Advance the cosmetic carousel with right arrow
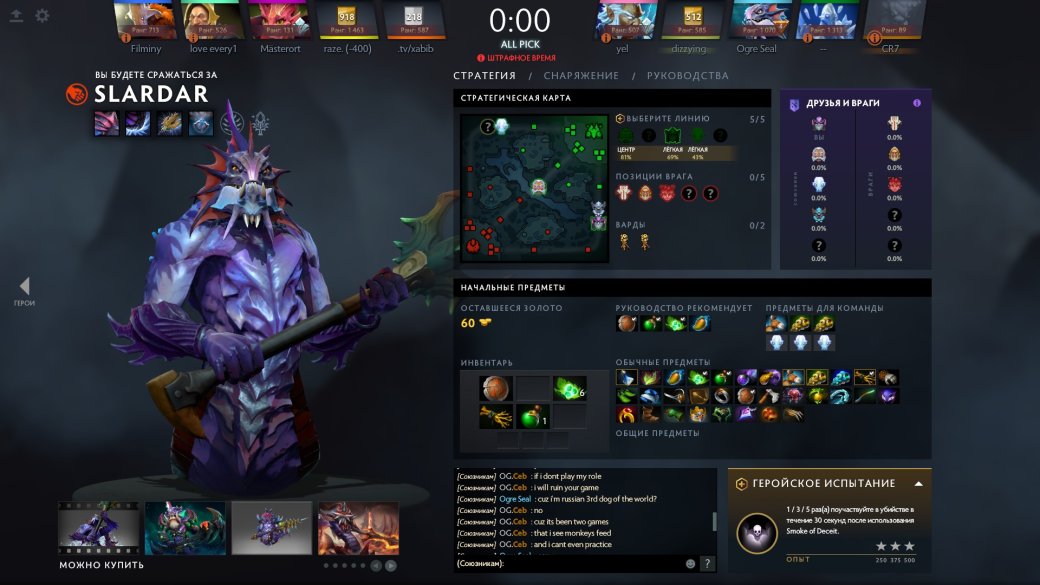This screenshot has width=1040, height=585. tap(391, 565)
